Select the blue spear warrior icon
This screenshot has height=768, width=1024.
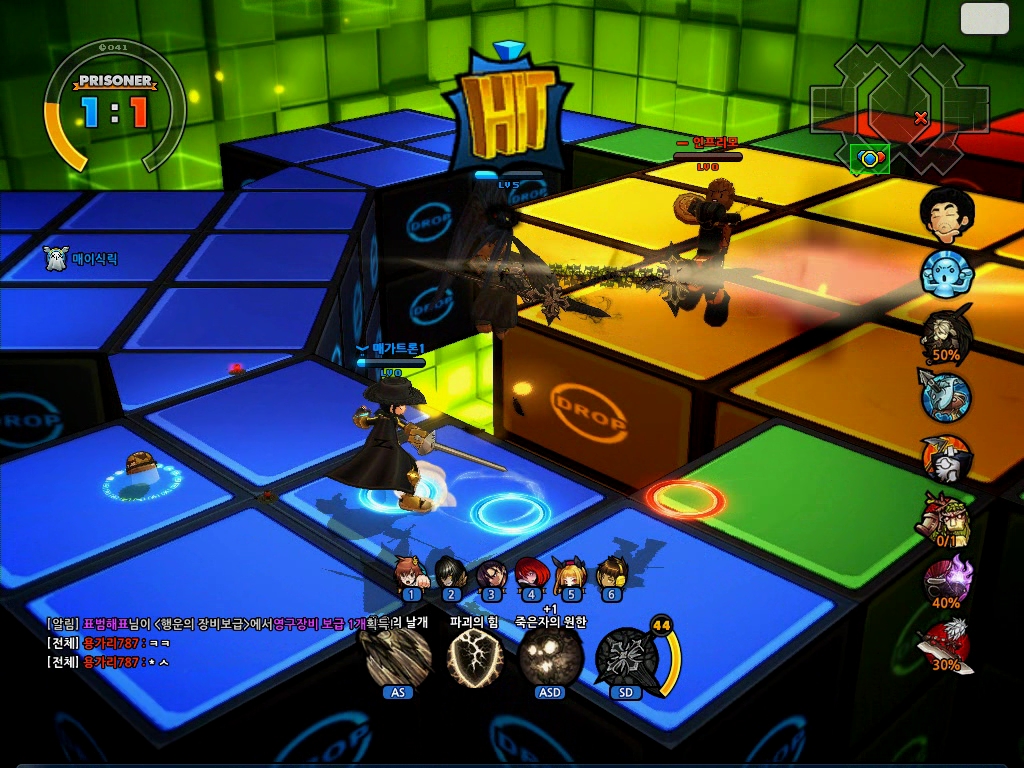(x=946, y=396)
